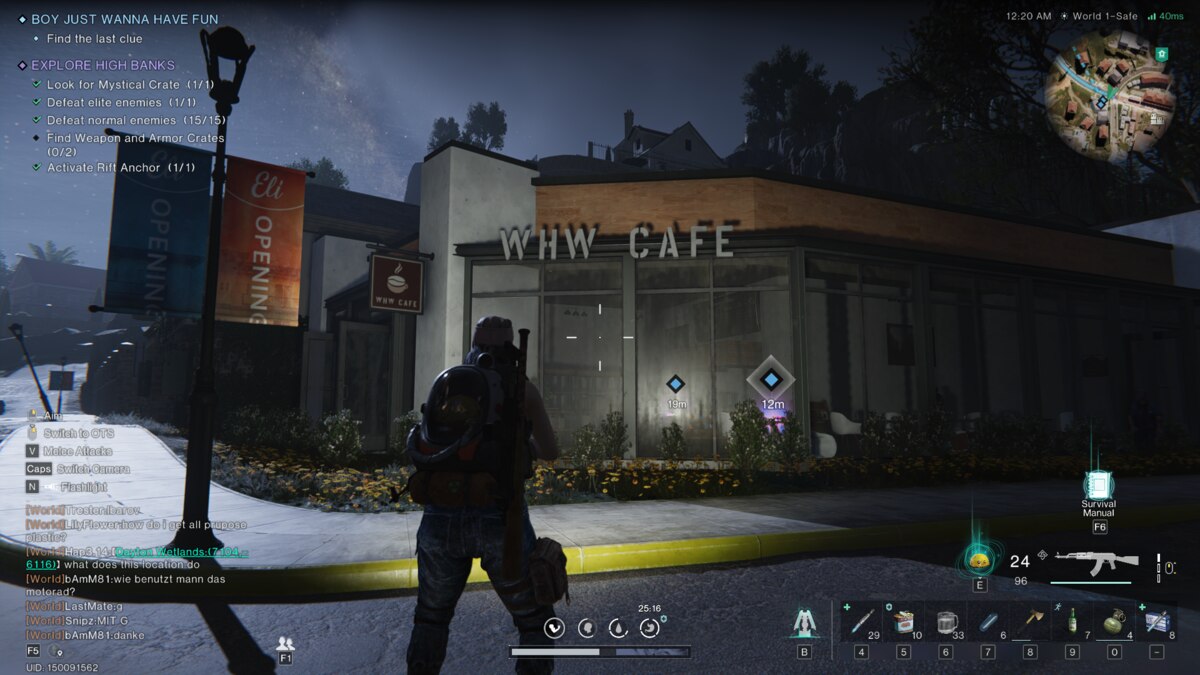This screenshot has width=1200, height=675.
Task: Select the syringe injector hotbar slot
Action: click(x=861, y=622)
